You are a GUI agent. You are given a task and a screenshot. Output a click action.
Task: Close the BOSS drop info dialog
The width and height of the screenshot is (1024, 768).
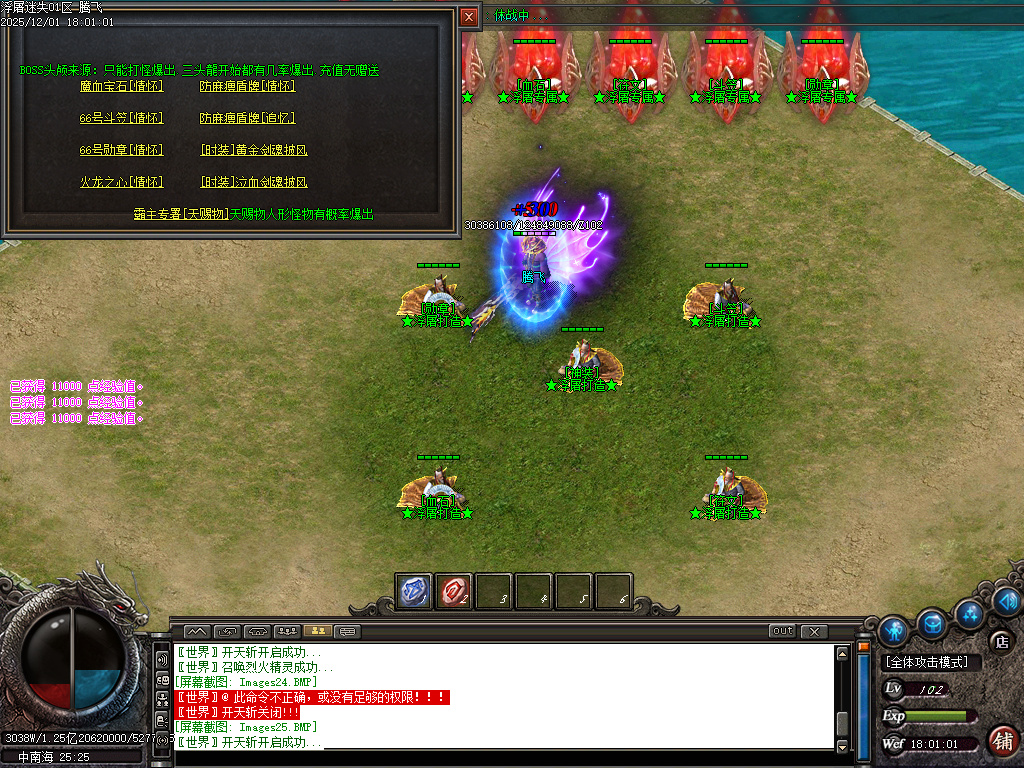[x=469, y=17]
